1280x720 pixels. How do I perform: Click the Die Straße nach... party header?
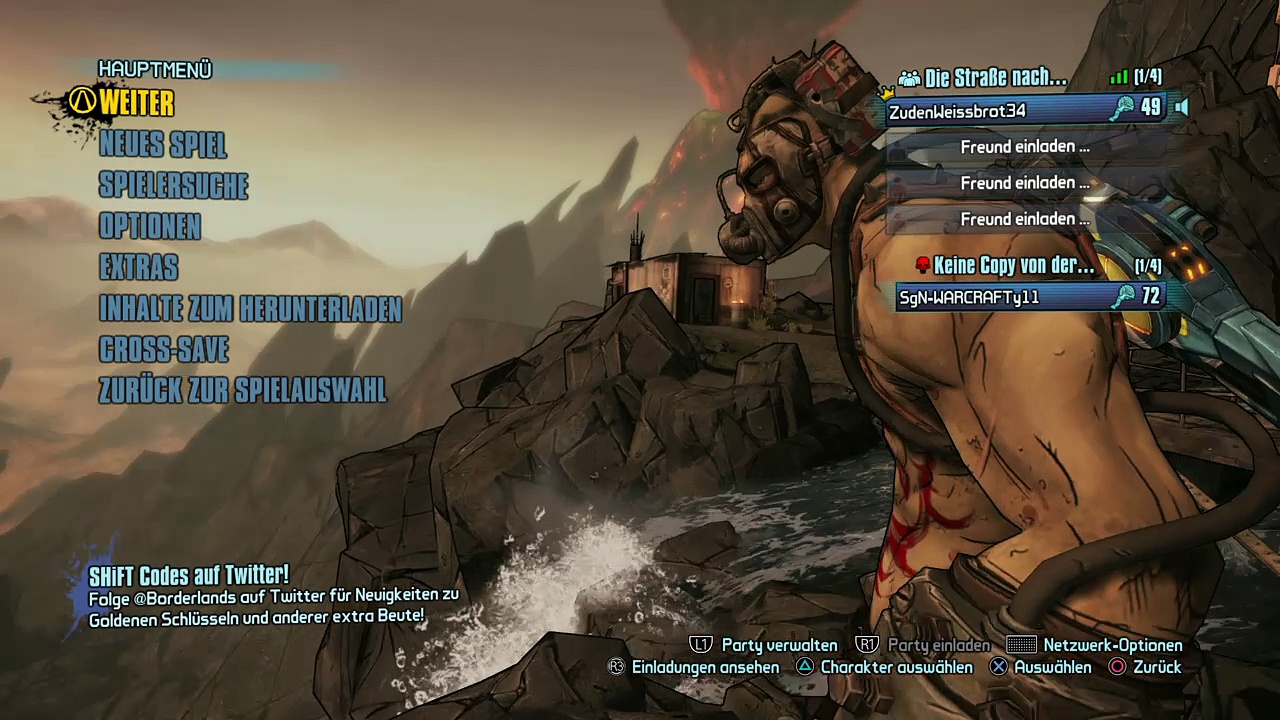(995, 78)
